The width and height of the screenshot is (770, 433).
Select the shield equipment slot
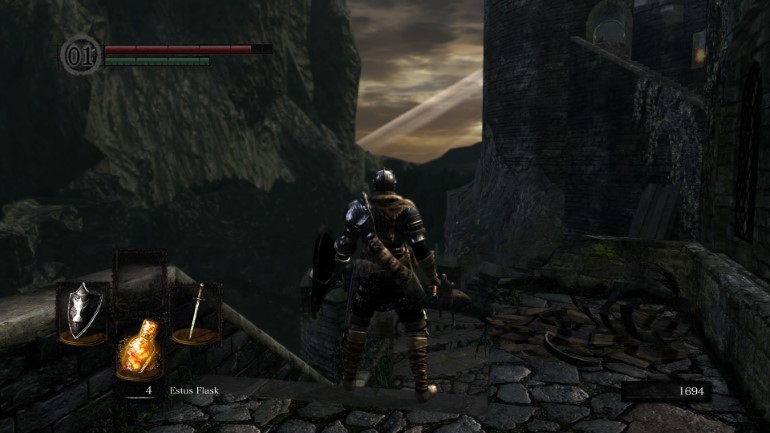click(x=82, y=312)
